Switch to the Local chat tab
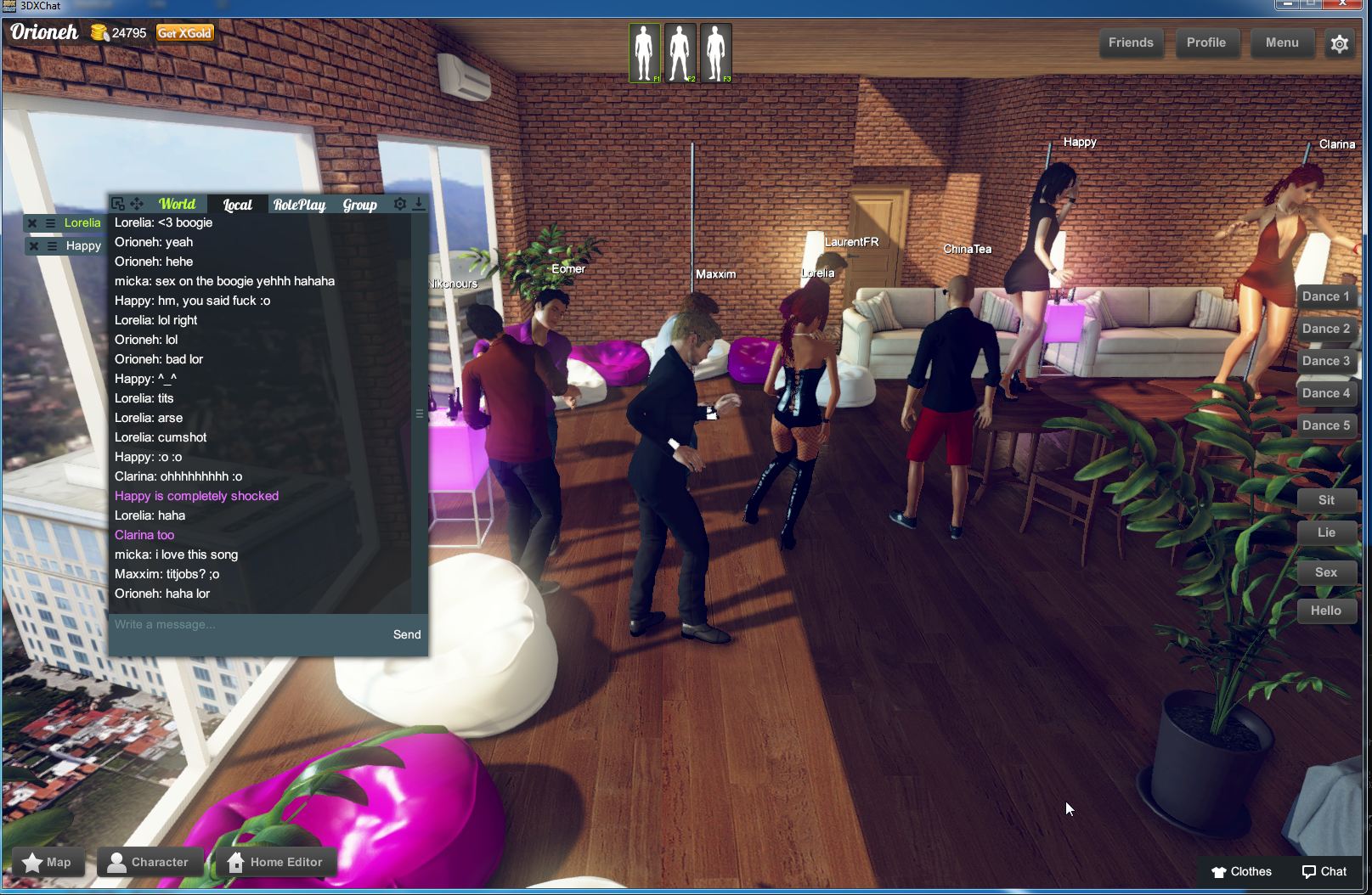The width and height of the screenshot is (1372, 895). 236,205
